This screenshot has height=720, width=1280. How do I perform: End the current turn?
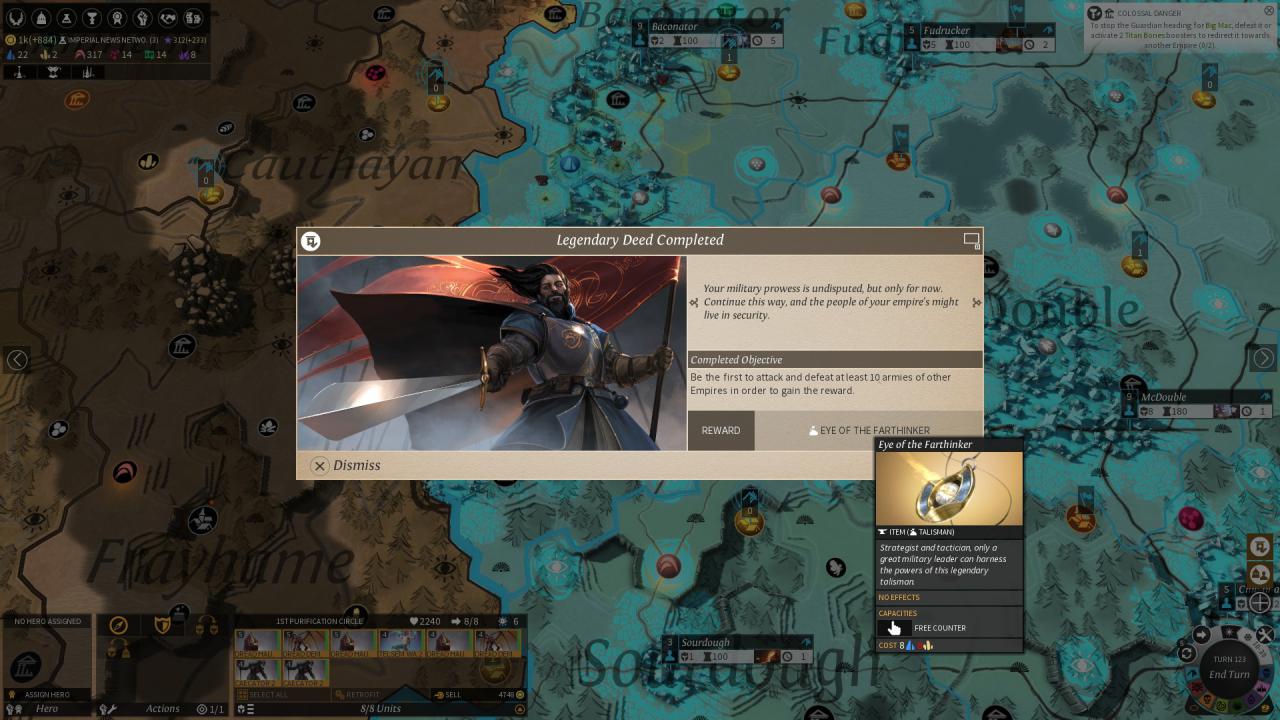1229,674
